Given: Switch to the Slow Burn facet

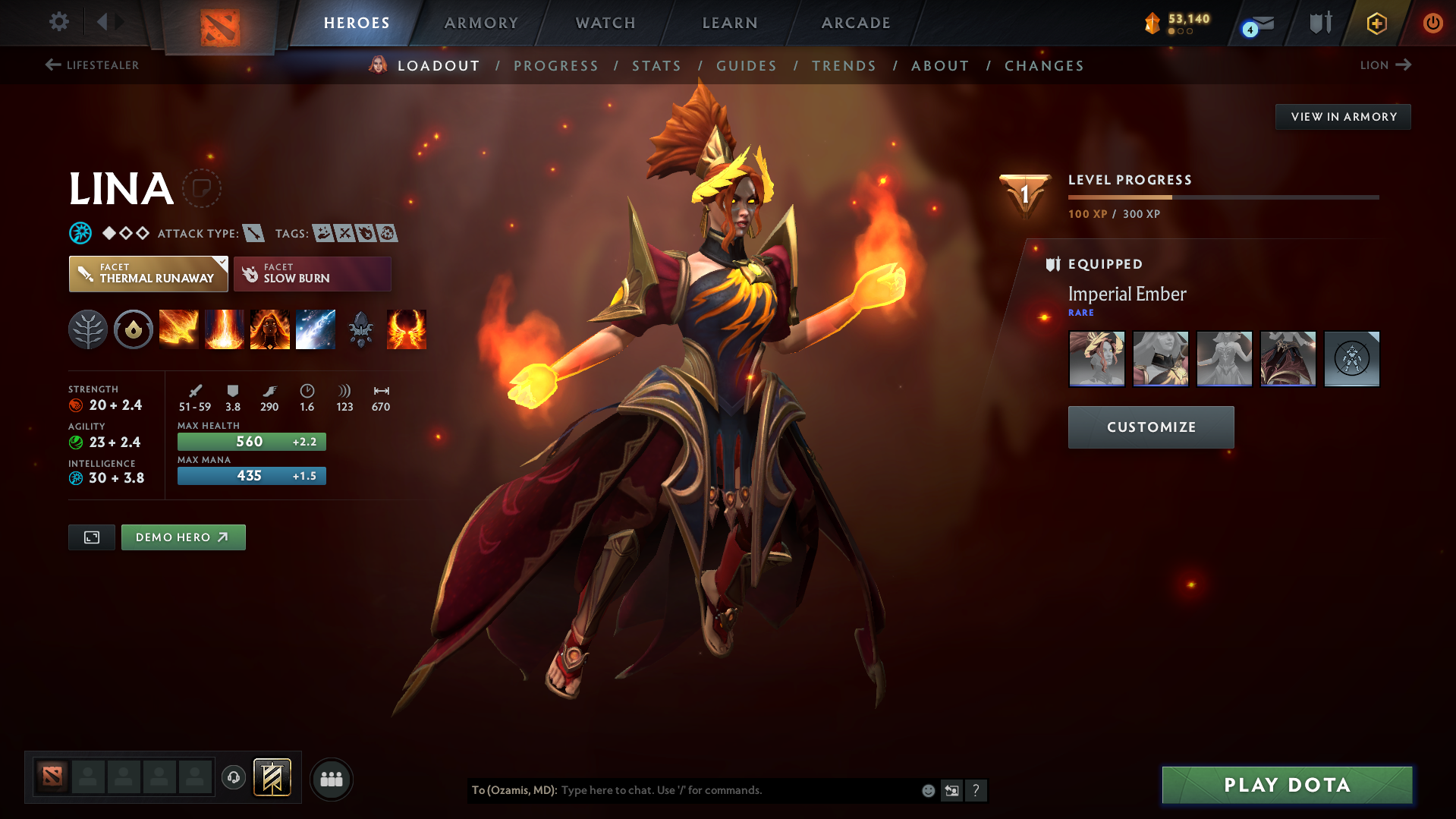Looking at the screenshot, I should [x=312, y=273].
